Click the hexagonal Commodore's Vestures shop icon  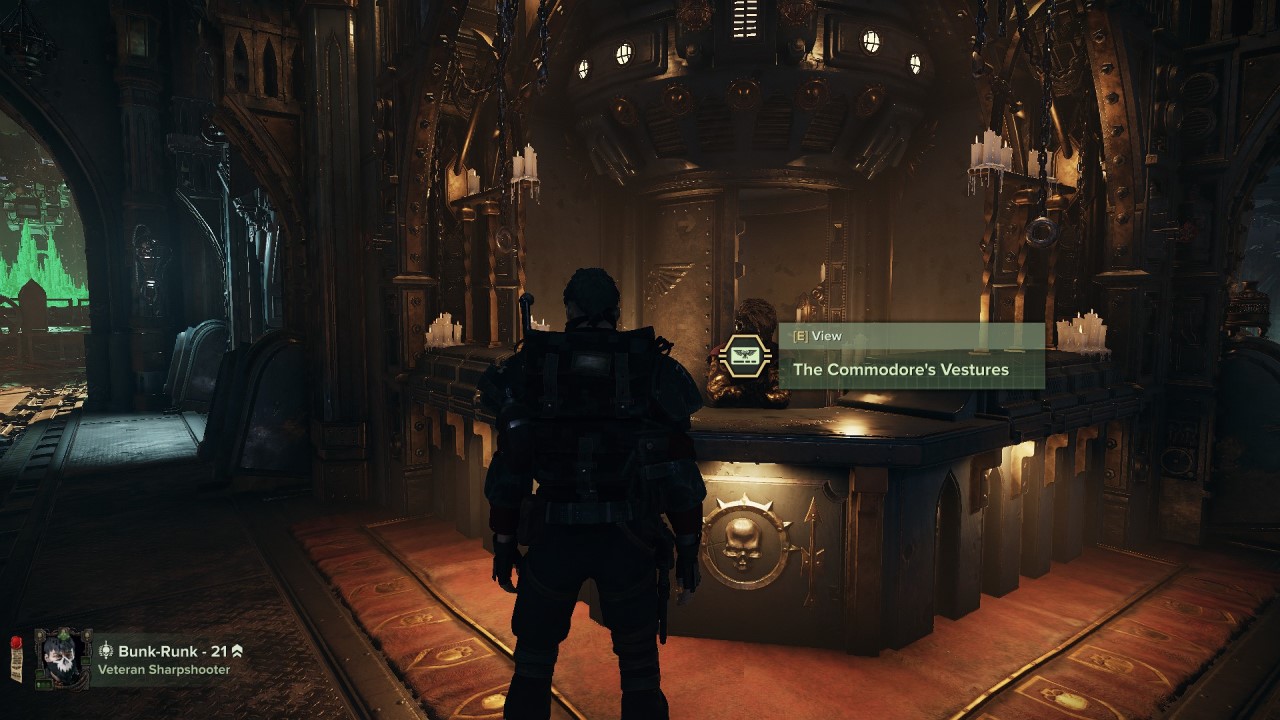point(745,356)
